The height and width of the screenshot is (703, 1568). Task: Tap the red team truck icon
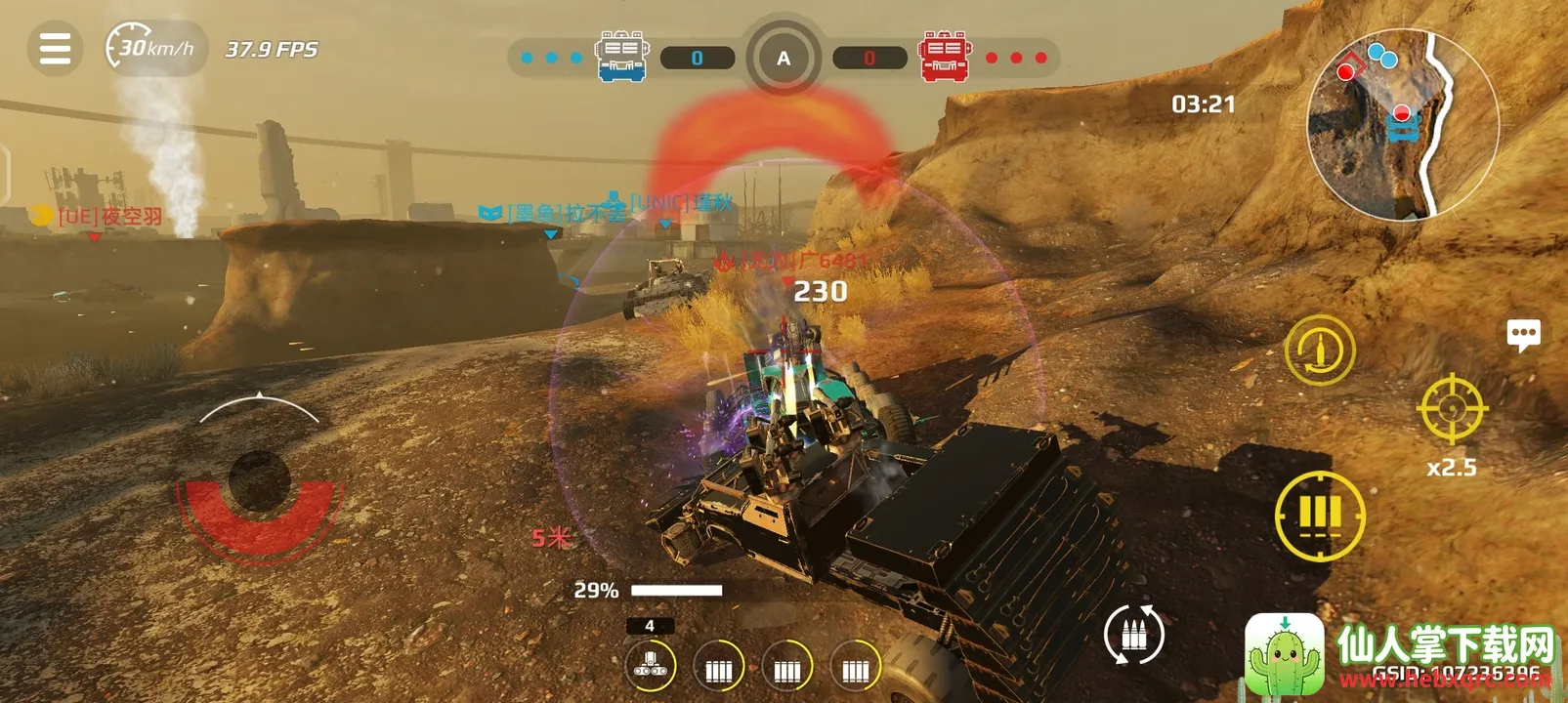(x=945, y=57)
